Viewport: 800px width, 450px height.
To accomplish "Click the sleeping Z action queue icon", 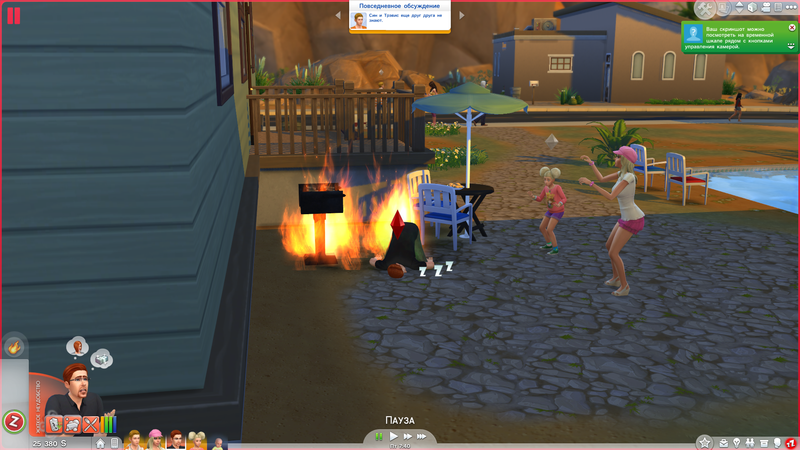I will coord(14,421).
